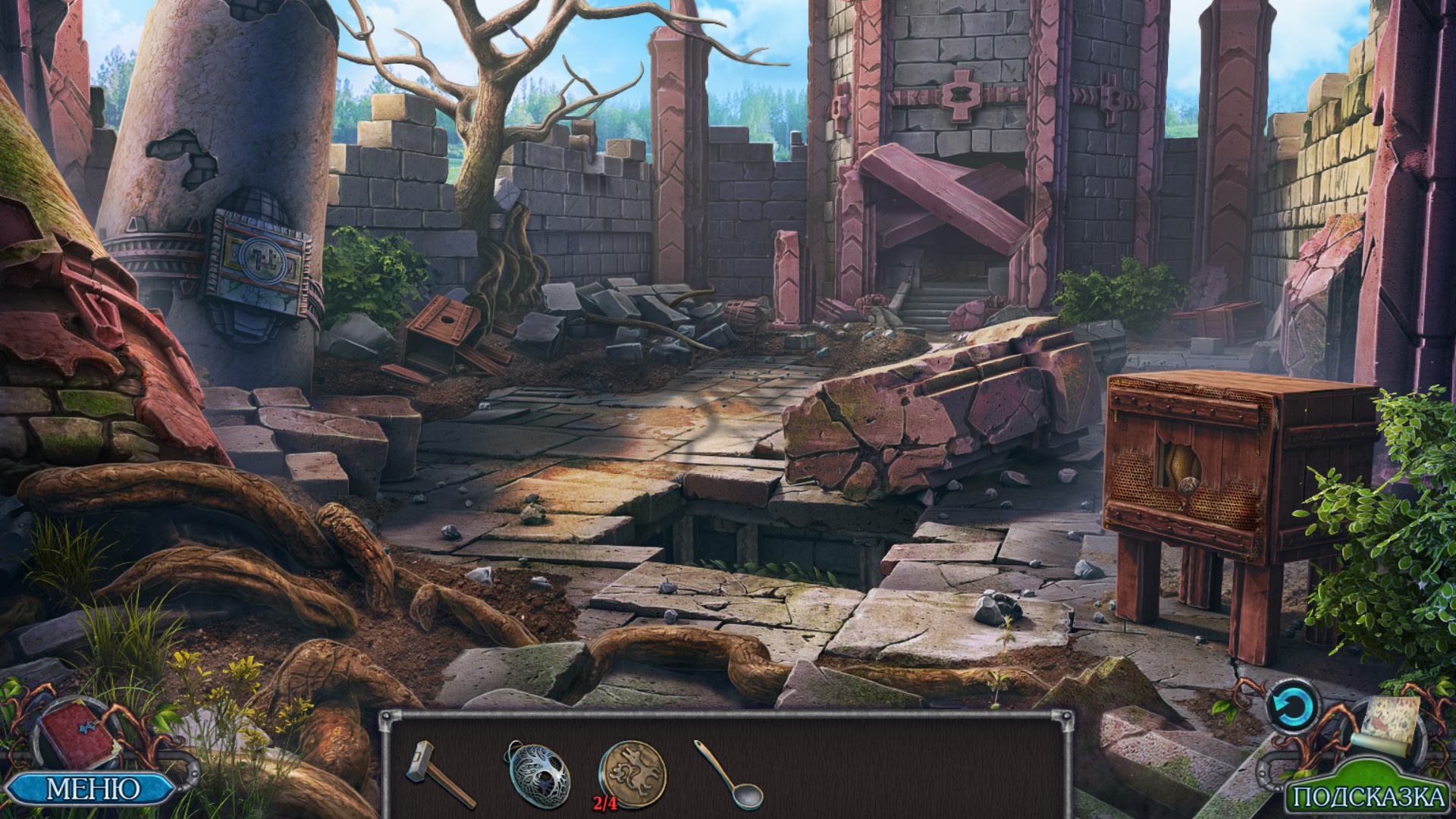Use the ПОДСКАЗКА hint button
The image size is (1456, 819).
coord(1367,796)
